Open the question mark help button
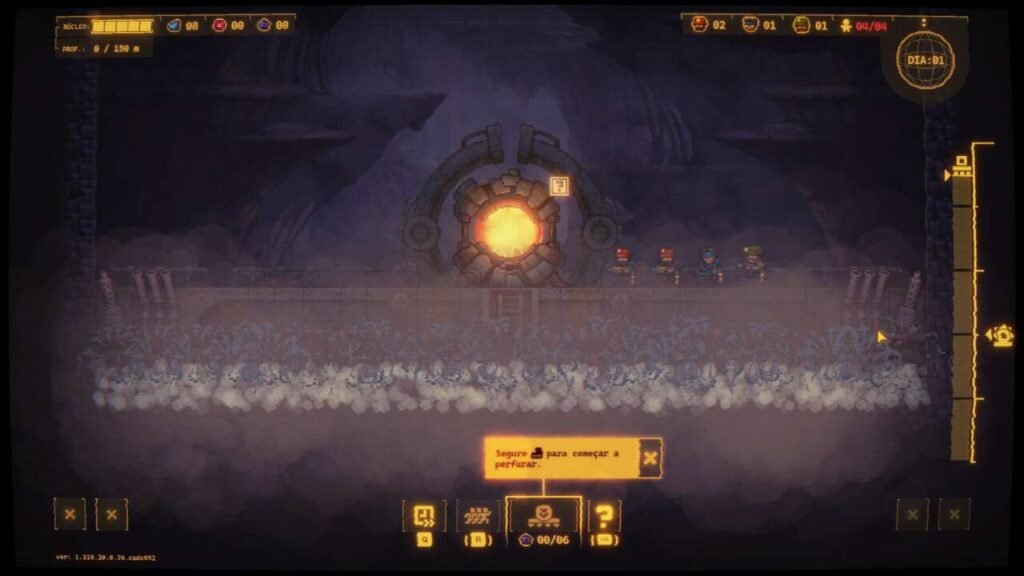Image resolution: width=1024 pixels, height=576 pixels. (x=604, y=516)
